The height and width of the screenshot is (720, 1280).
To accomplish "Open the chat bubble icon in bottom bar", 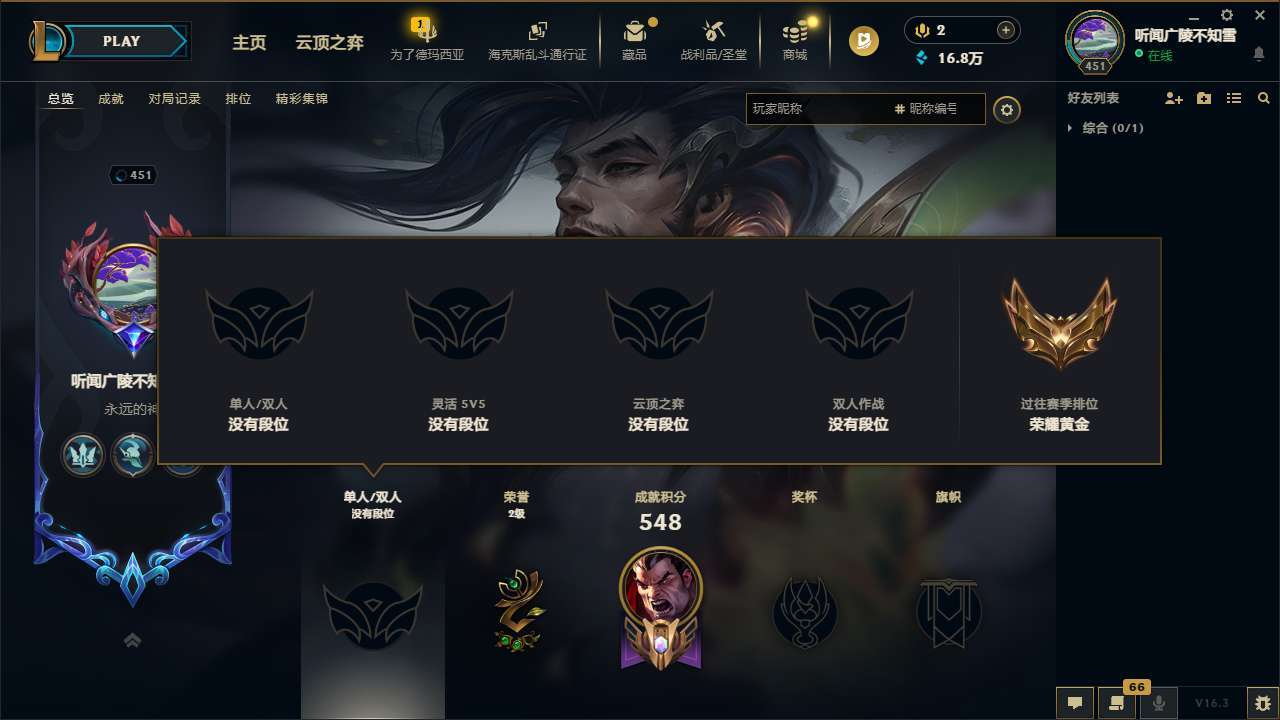I will coord(1073,704).
